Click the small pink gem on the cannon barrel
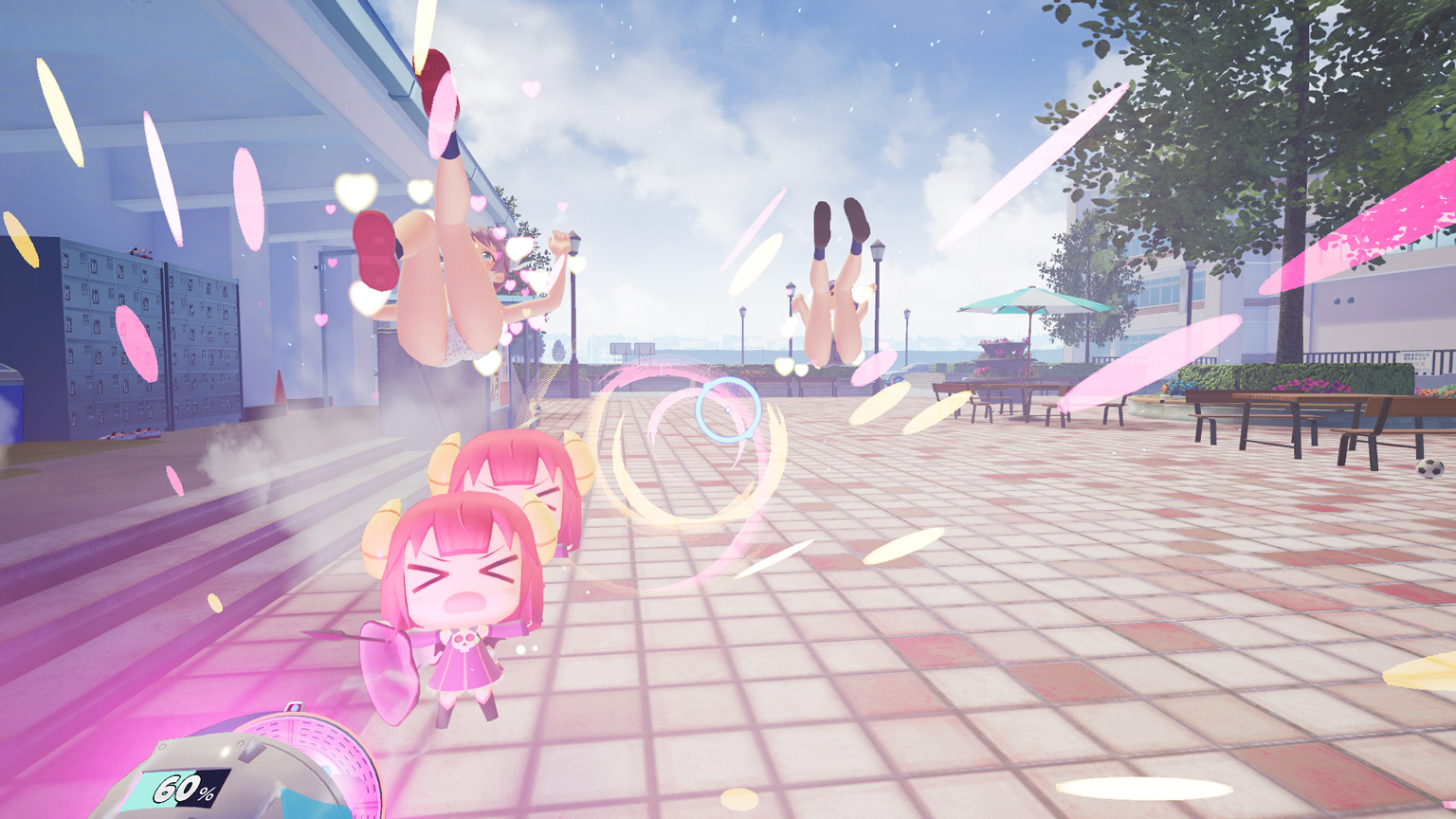 coord(295,709)
